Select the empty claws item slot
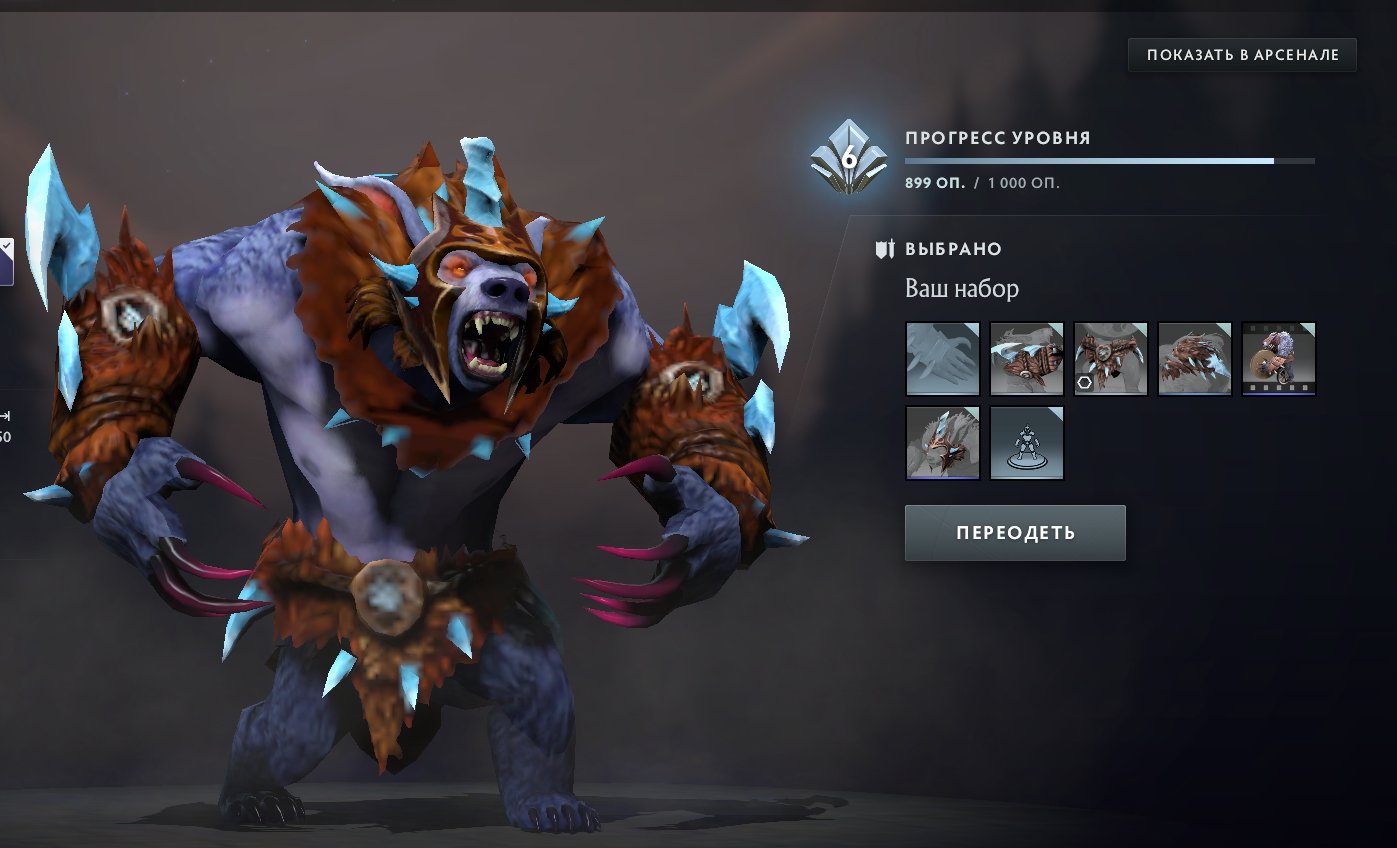The image size is (1397, 848). click(942, 359)
